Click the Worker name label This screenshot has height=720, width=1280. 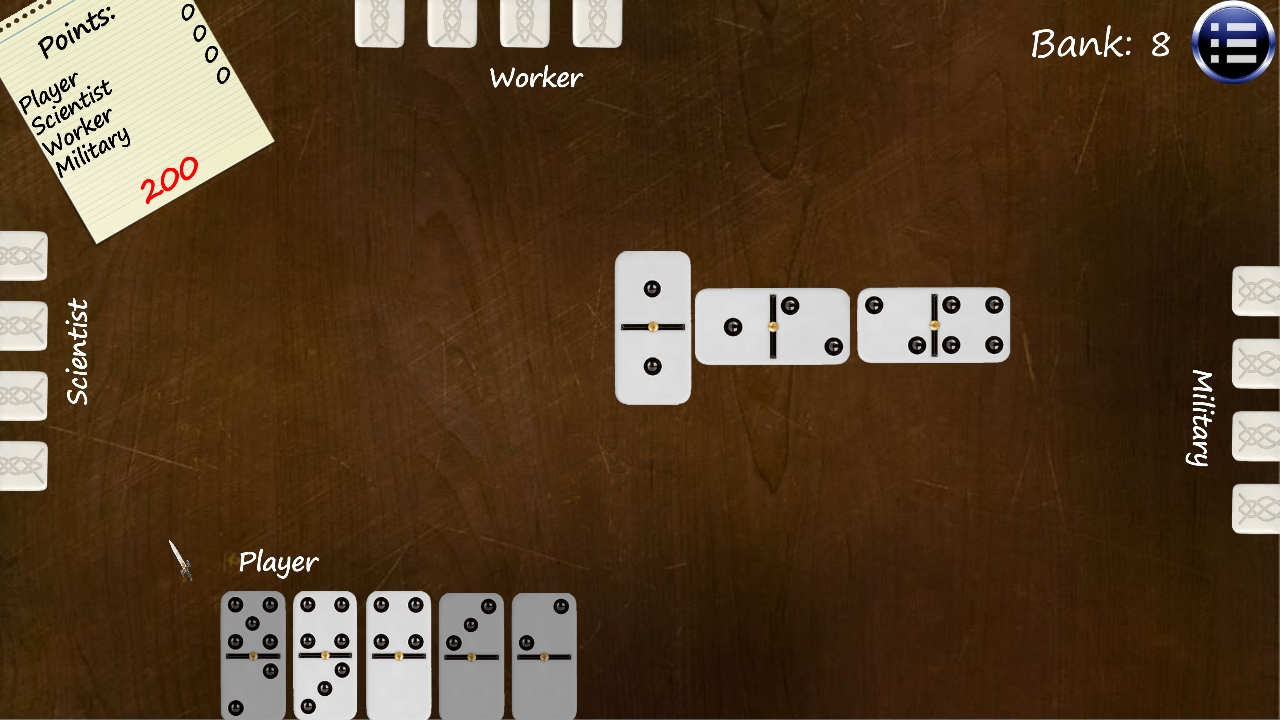tap(535, 77)
